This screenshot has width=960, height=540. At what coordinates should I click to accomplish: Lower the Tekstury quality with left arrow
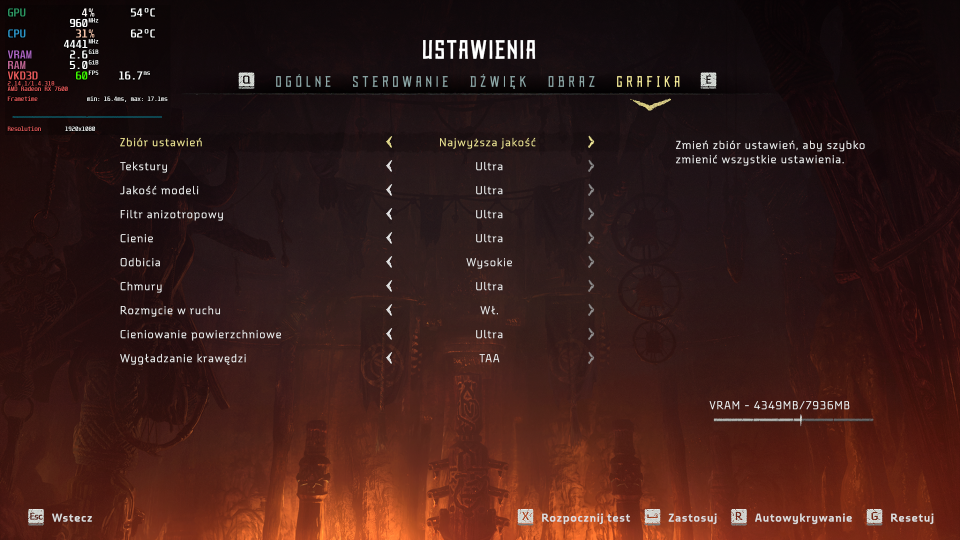389,166
